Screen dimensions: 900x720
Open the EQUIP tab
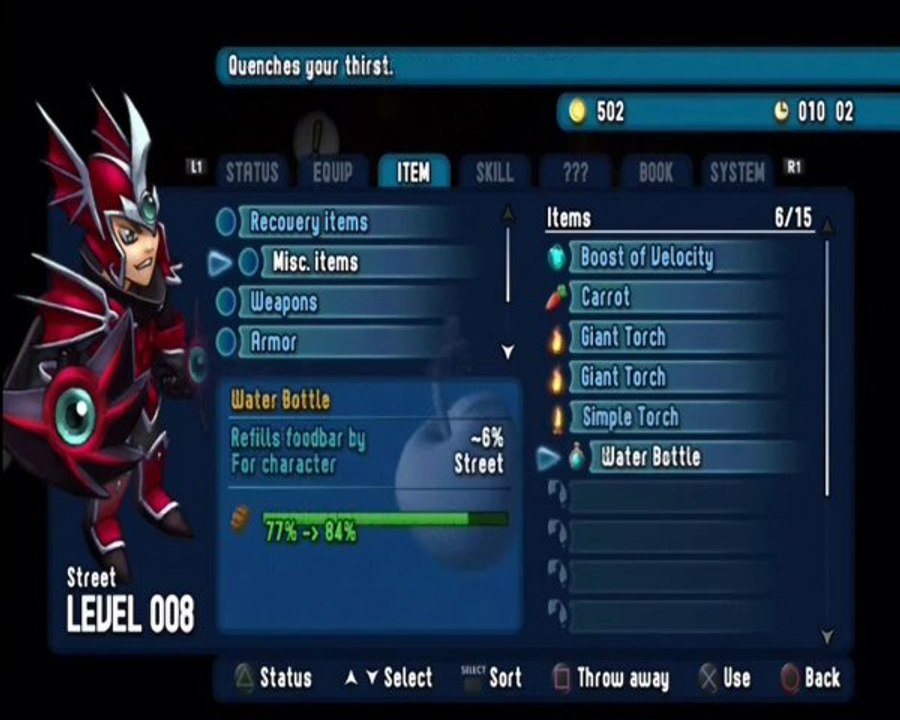pyautogui.click(x=333, y=172)
